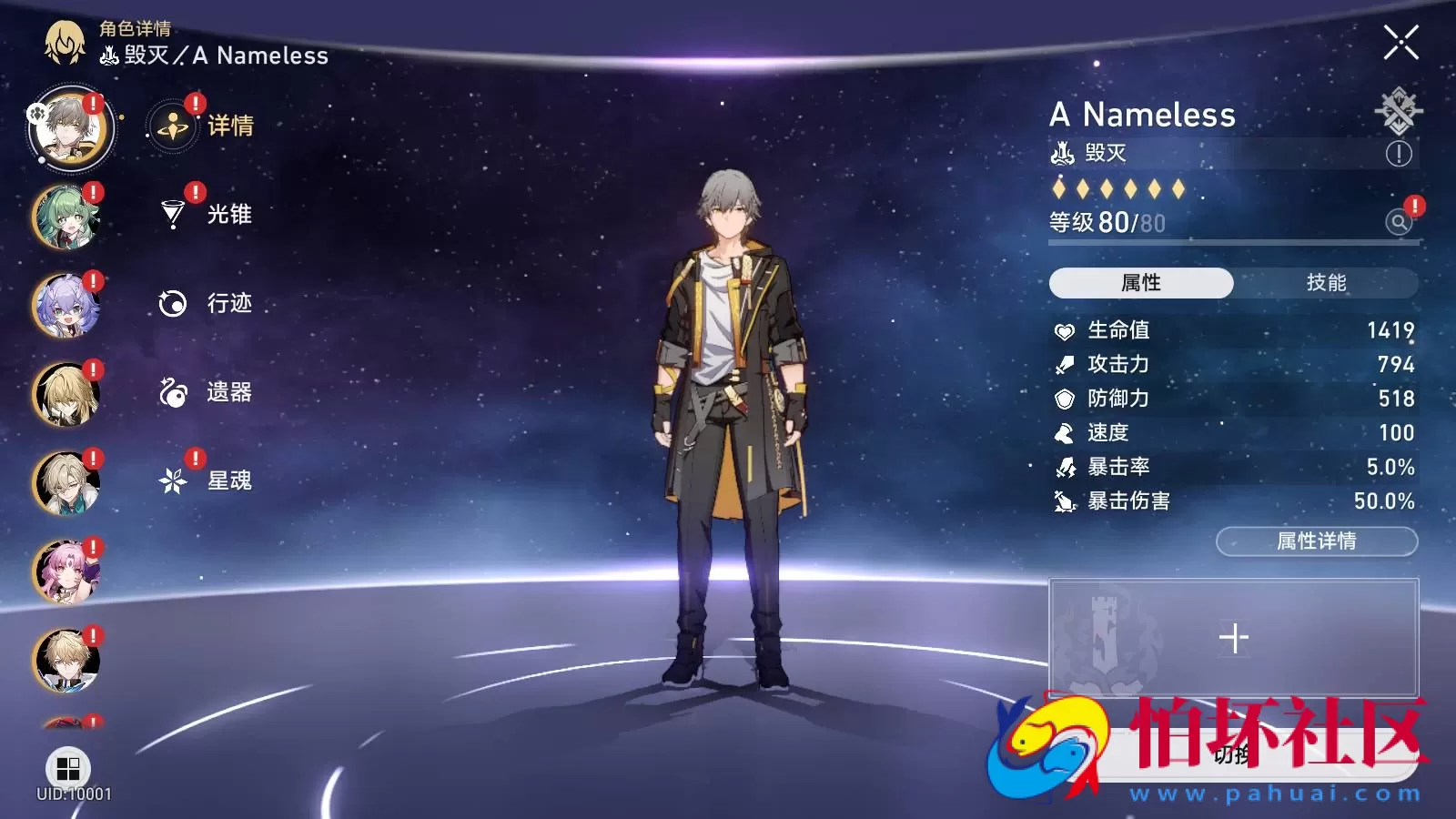This screenshot has width=1456, height=819.
Task: Add a light cone in the empty plus slot
Action: tap(1233, 638)
